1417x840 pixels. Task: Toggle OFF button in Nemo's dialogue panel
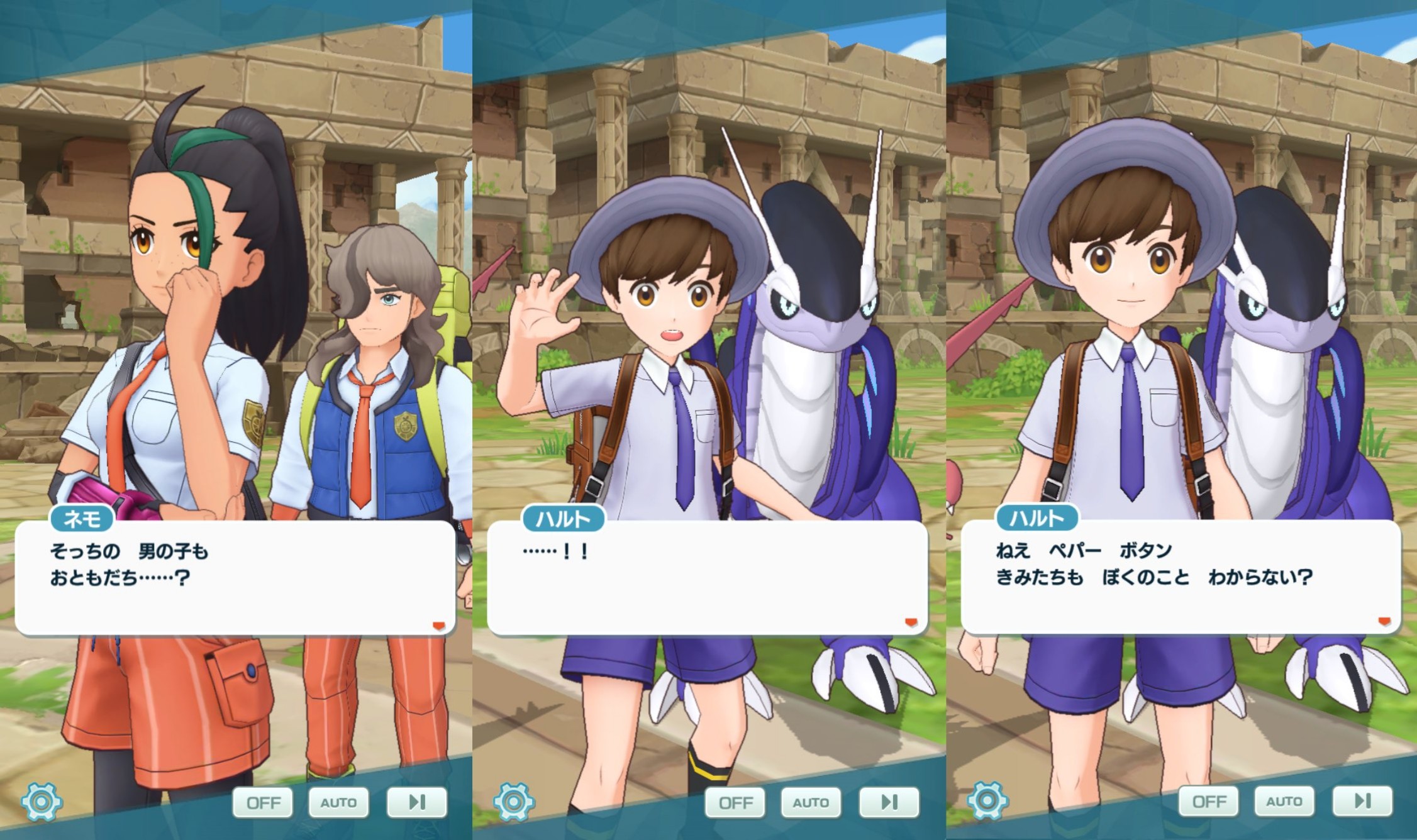coord(263,802)
